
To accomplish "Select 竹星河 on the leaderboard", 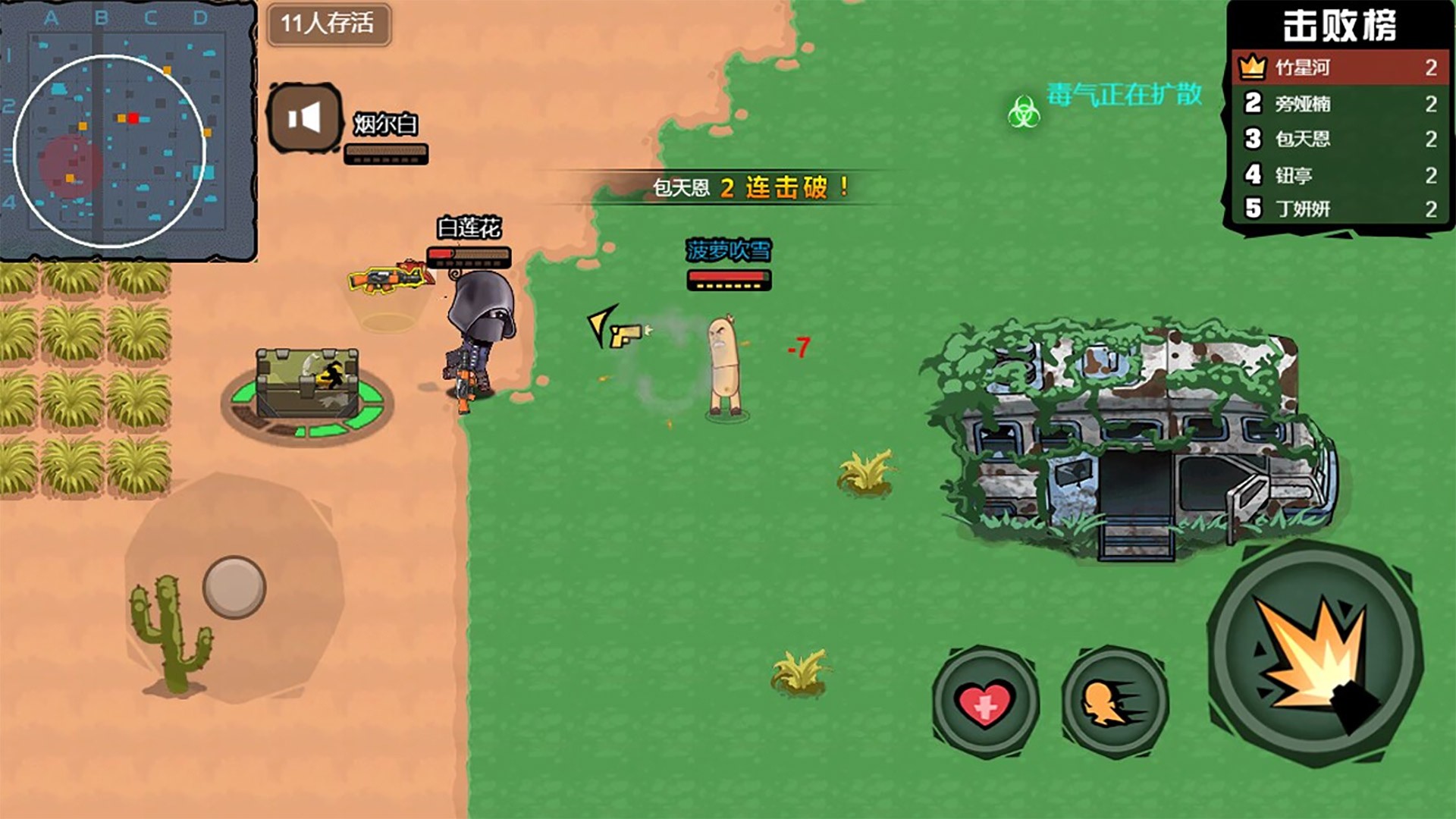I will (x=1340, y=67).
